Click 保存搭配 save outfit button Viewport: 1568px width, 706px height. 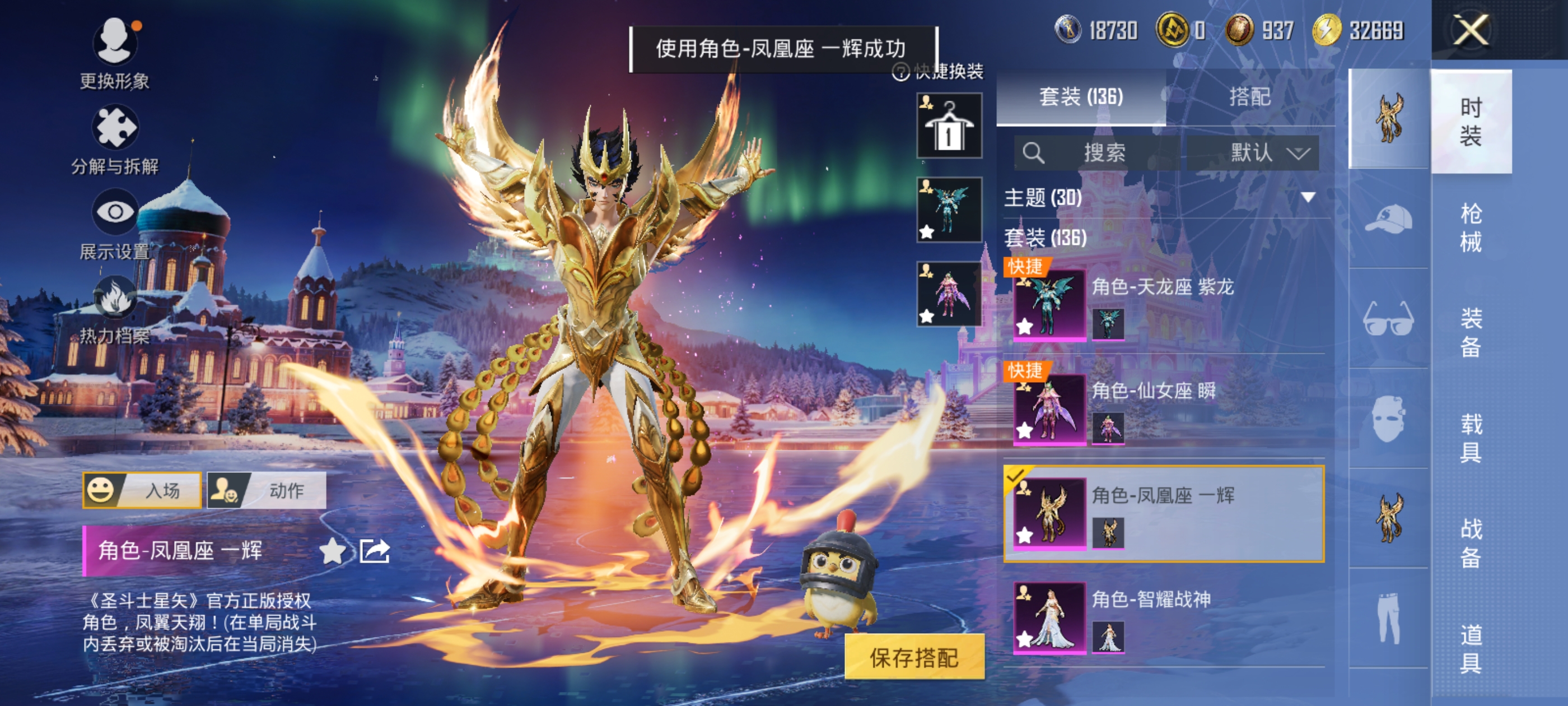click(914, 657)
